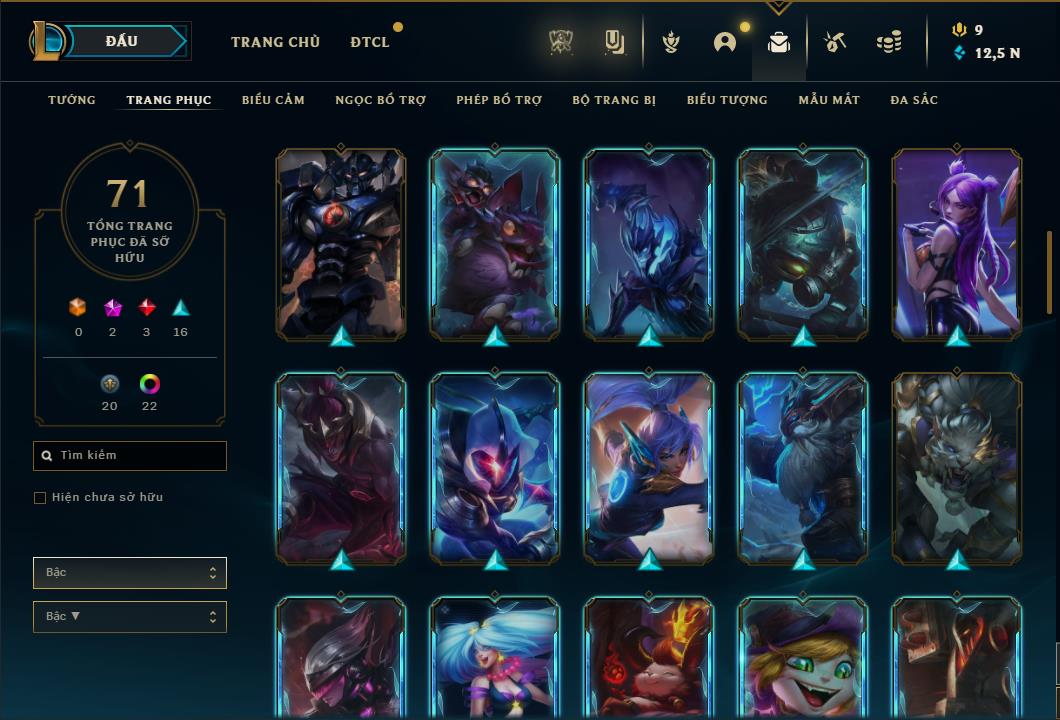Open the MẪU MẮT wards tab
1060x720 pixels.
click(829, 100)
